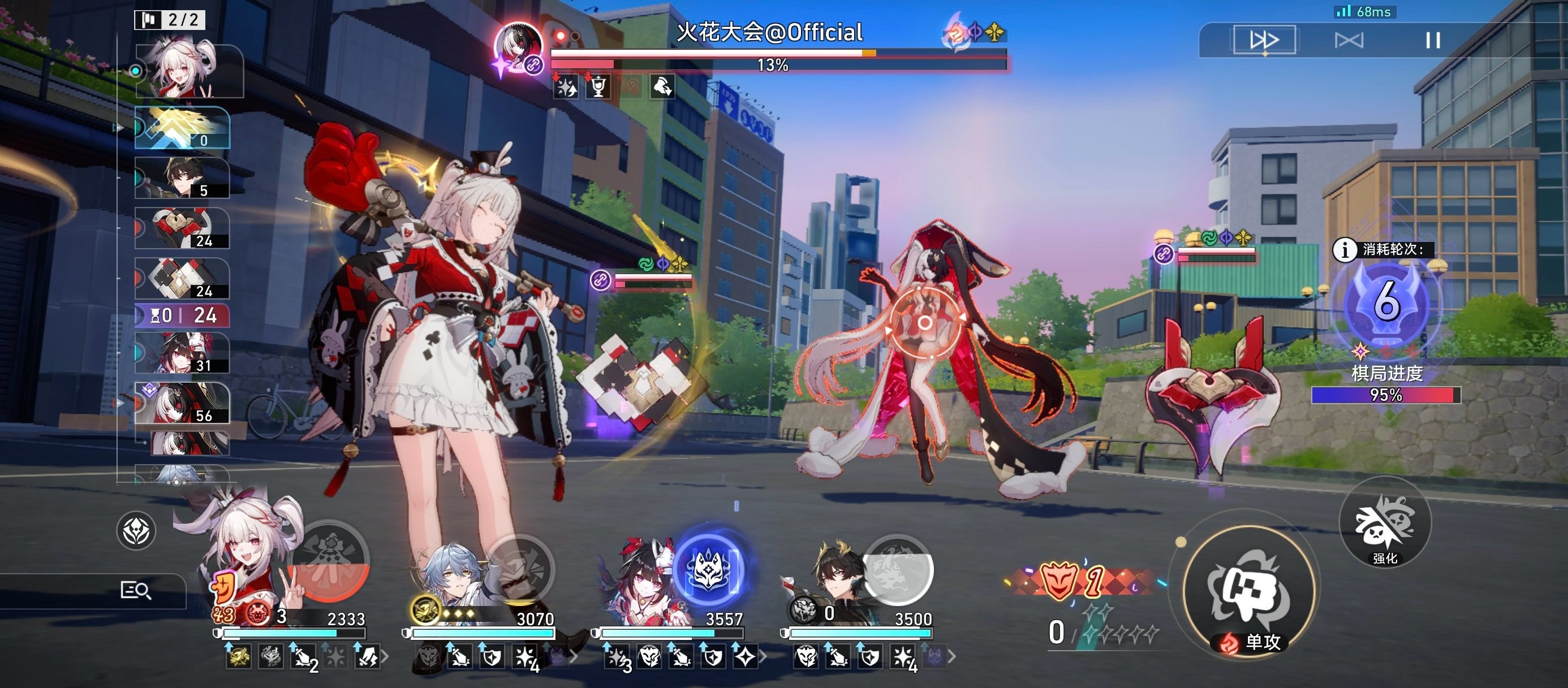
Task: Inspect the trophy debuff icon under boss bar
Action: pyautogui.click(x=598, y=87)
